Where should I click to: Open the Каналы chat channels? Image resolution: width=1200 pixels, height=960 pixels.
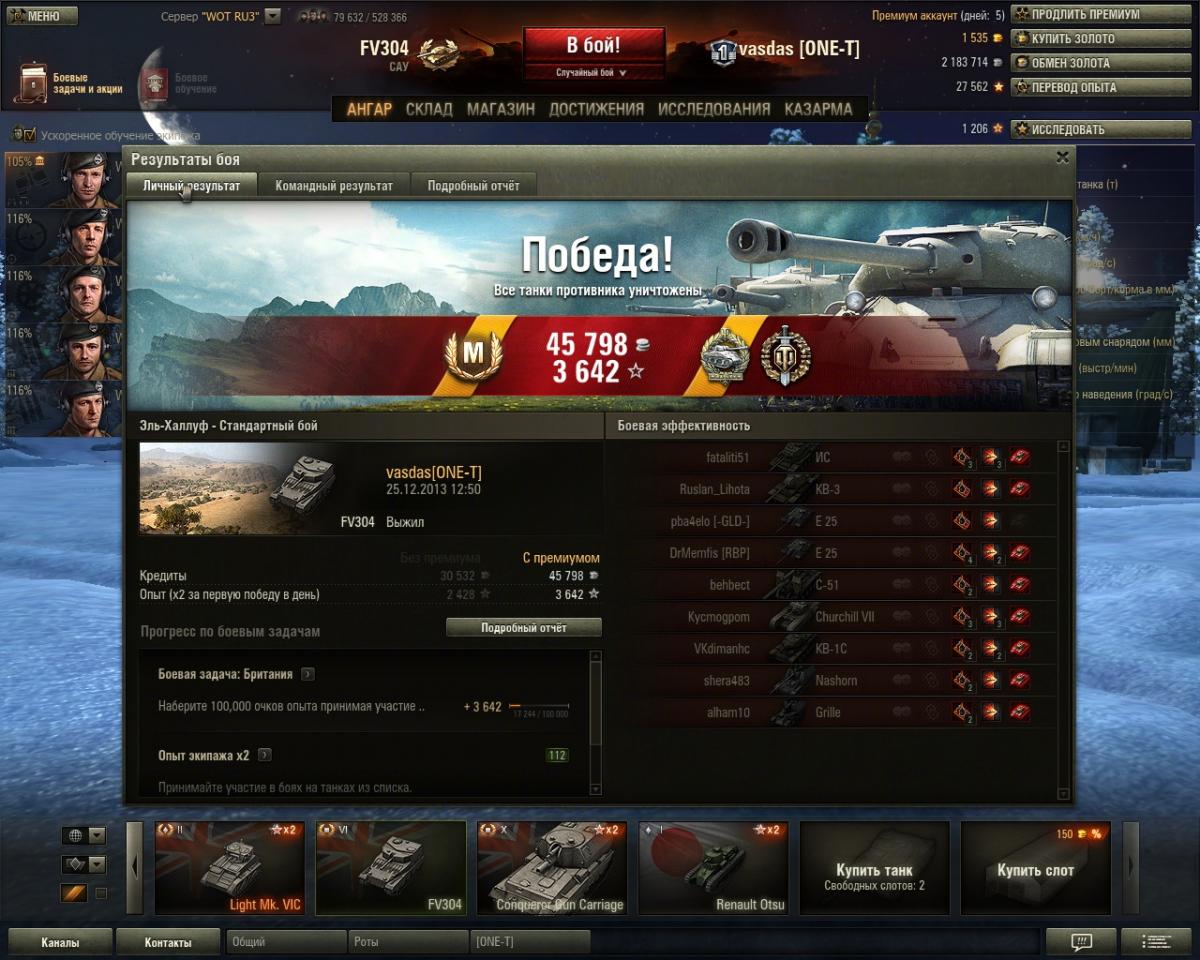pyautogui.click(x=60, y=942)
